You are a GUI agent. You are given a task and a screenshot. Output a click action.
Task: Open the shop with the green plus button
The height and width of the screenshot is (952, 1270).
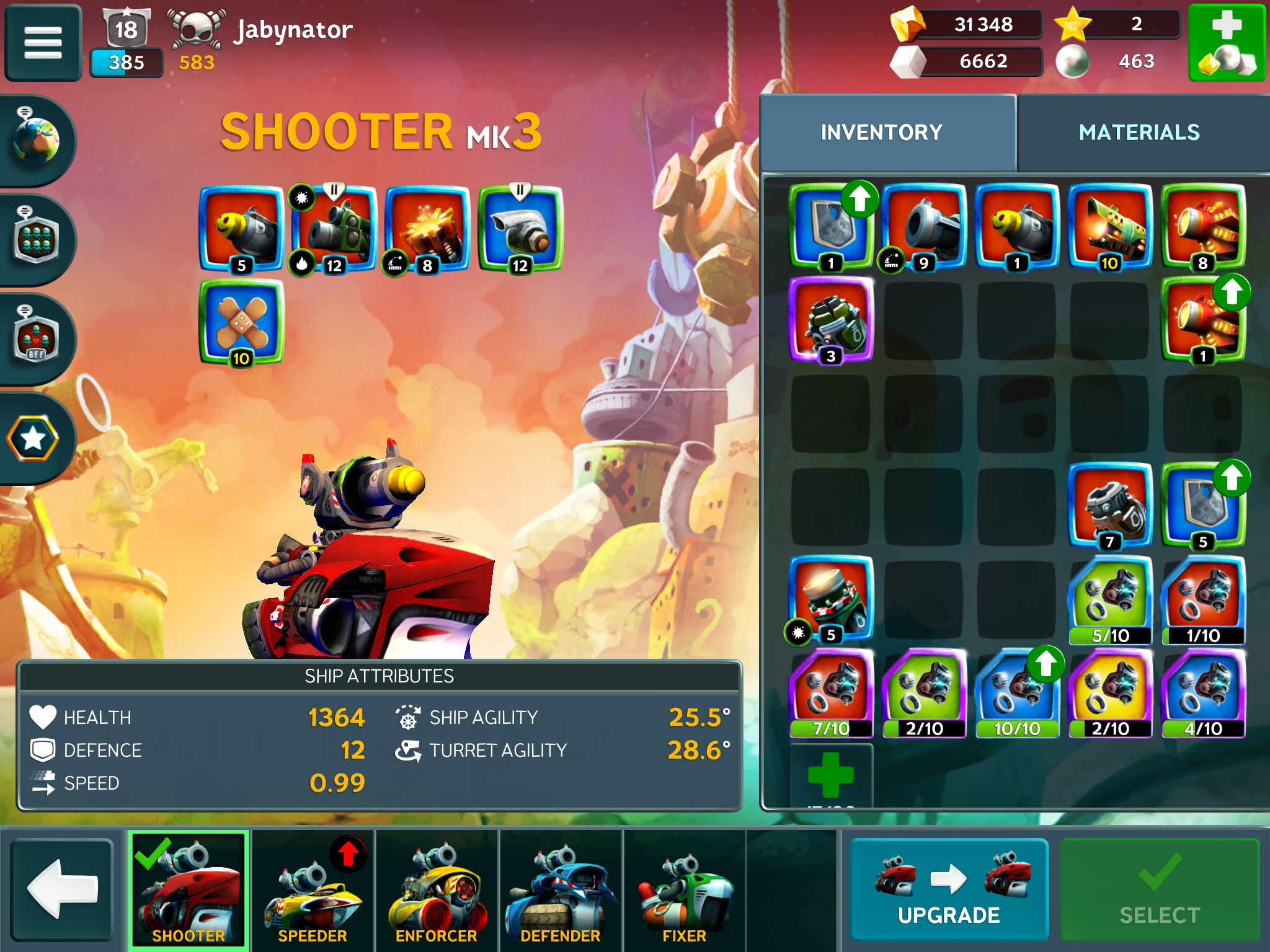(1227, 43)
